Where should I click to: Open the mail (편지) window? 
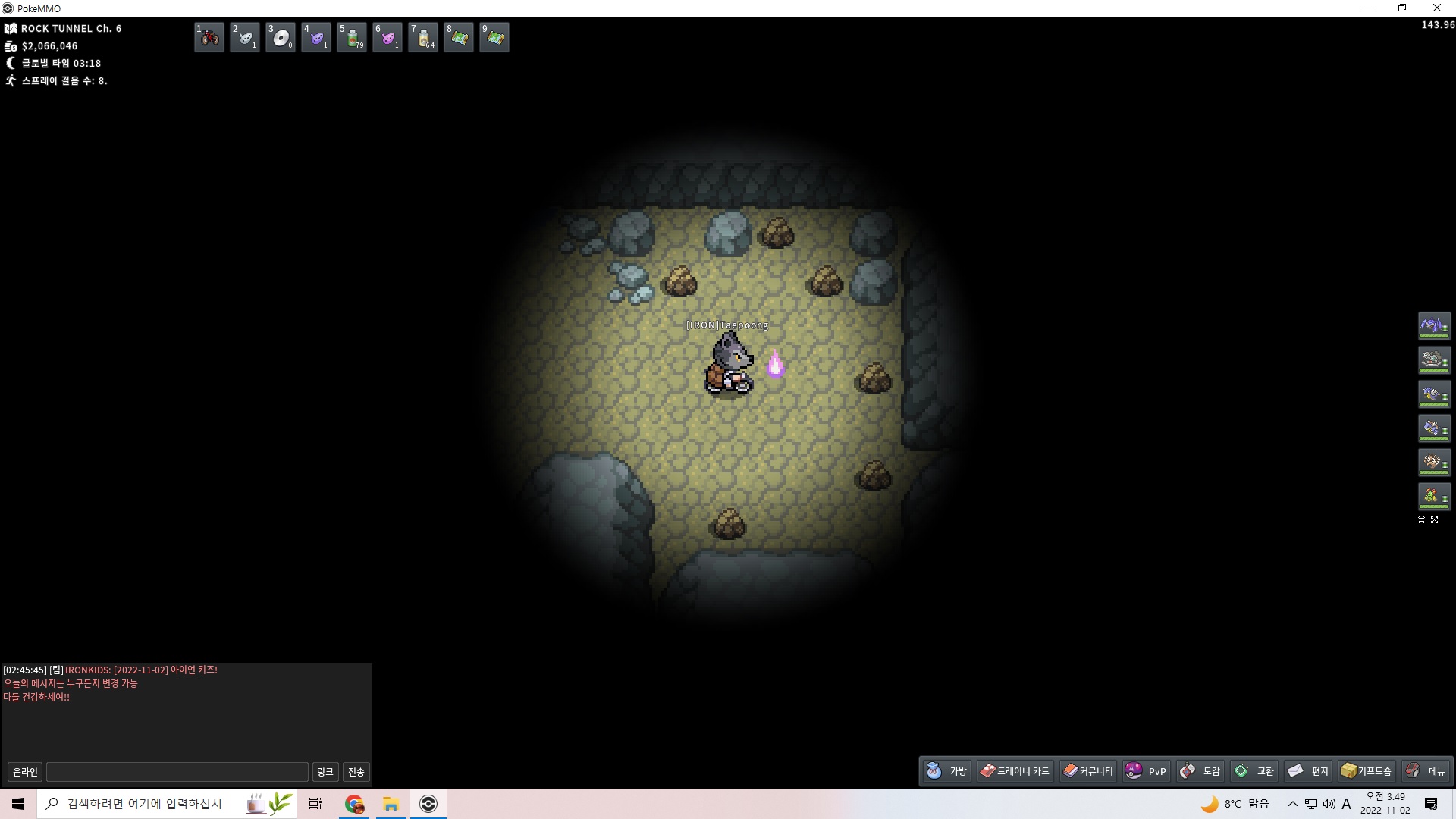[1309, 771]
